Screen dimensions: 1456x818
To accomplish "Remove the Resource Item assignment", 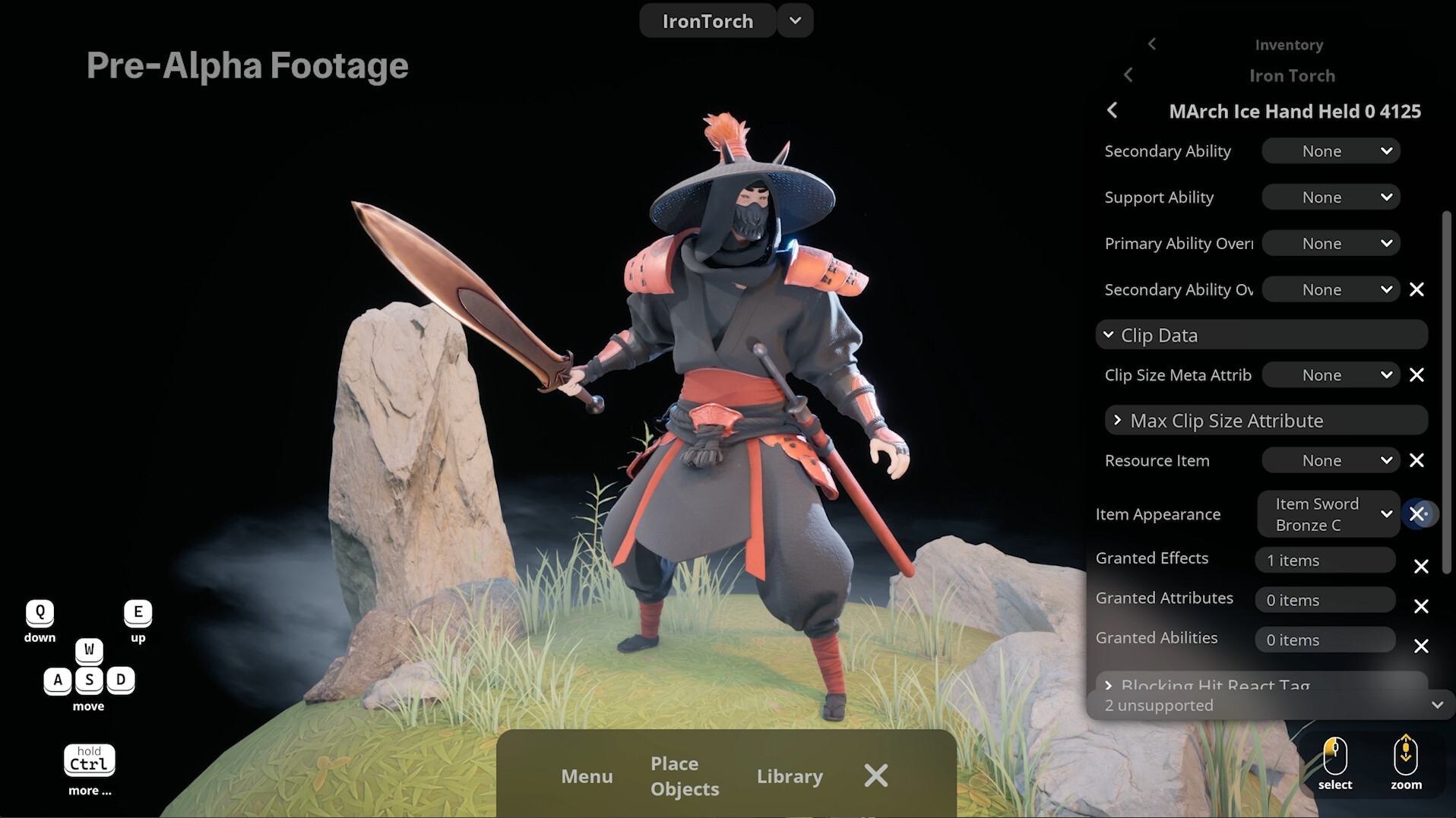I will pyautogui.click(x=1418, y=460).
